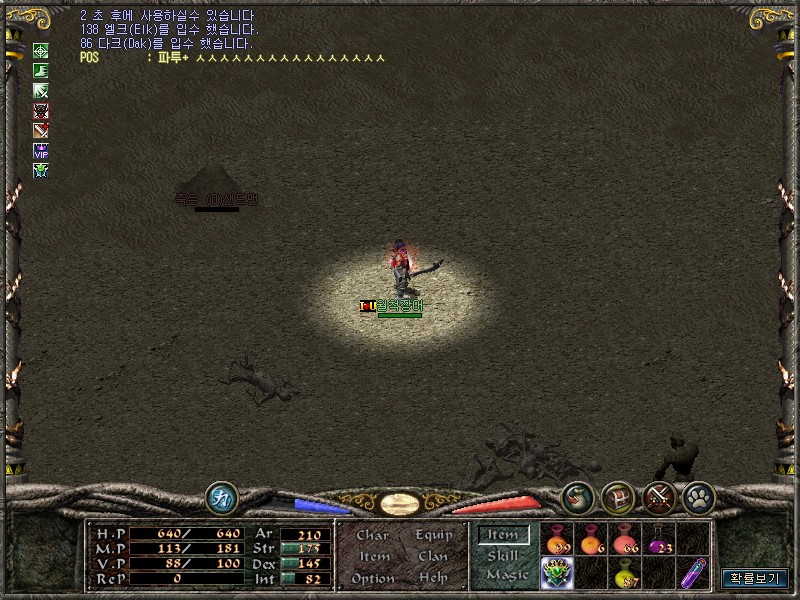Use the yellow potion stack of 87
The width and height of the screenshot is (800, 600).
click(x=625, y=574)
